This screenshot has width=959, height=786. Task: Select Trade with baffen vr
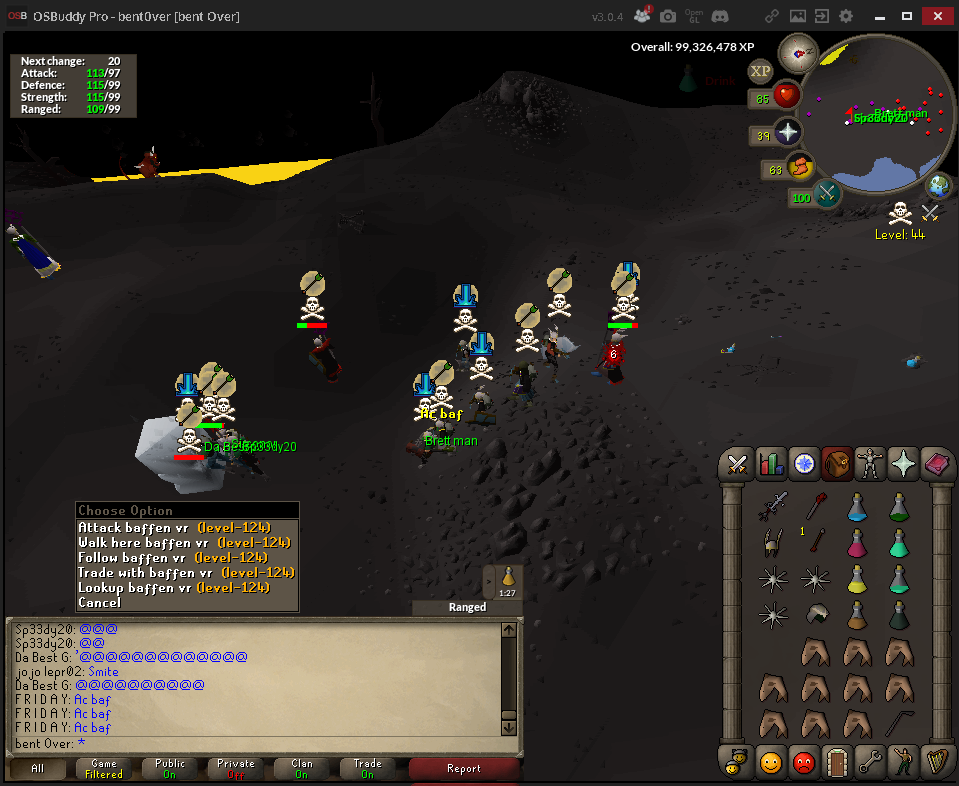(x=187, y=572)
